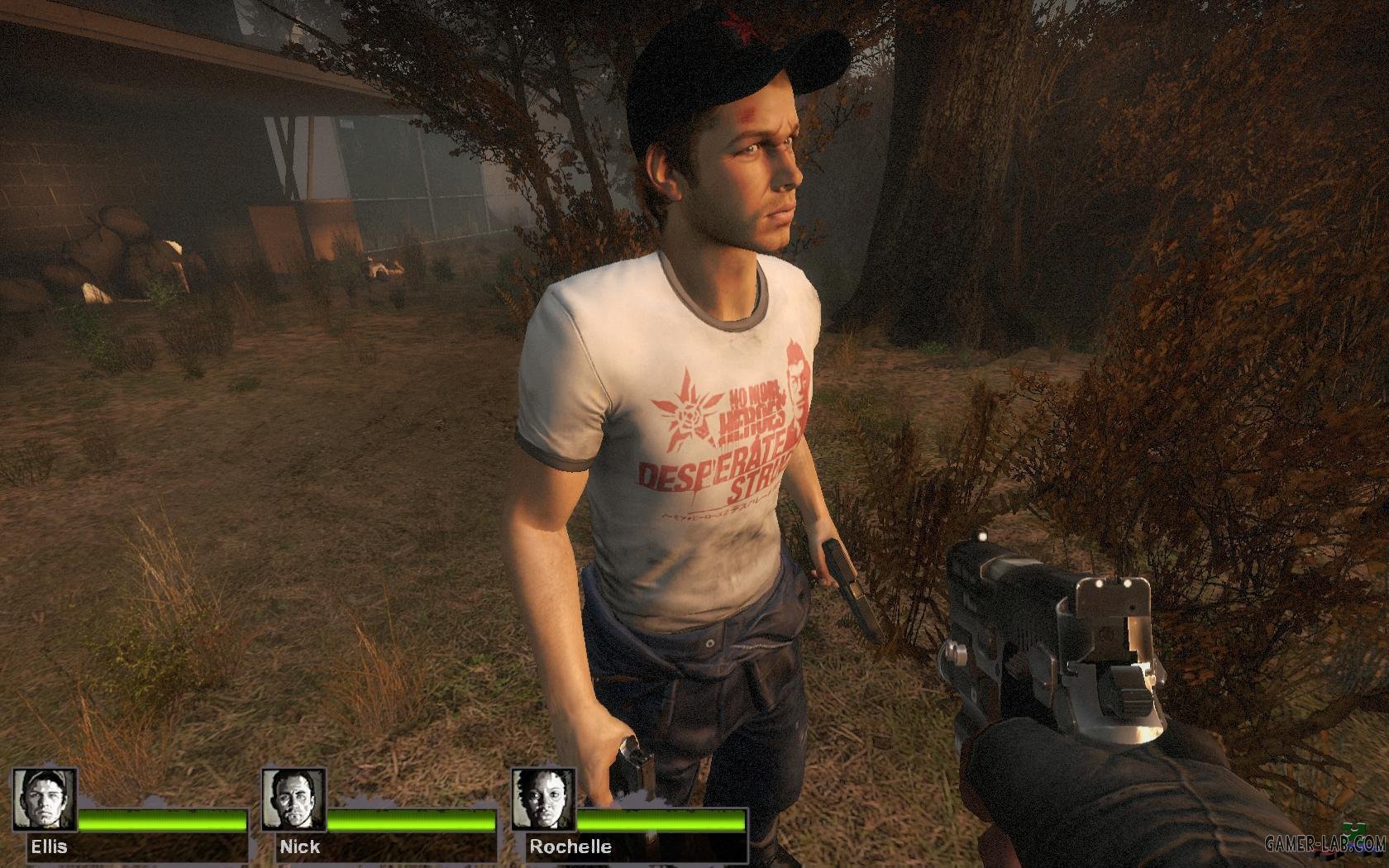This screenshot has height=868, width=1389.
Task: Click Nick's teammate portrait
Action: (294, 799)
